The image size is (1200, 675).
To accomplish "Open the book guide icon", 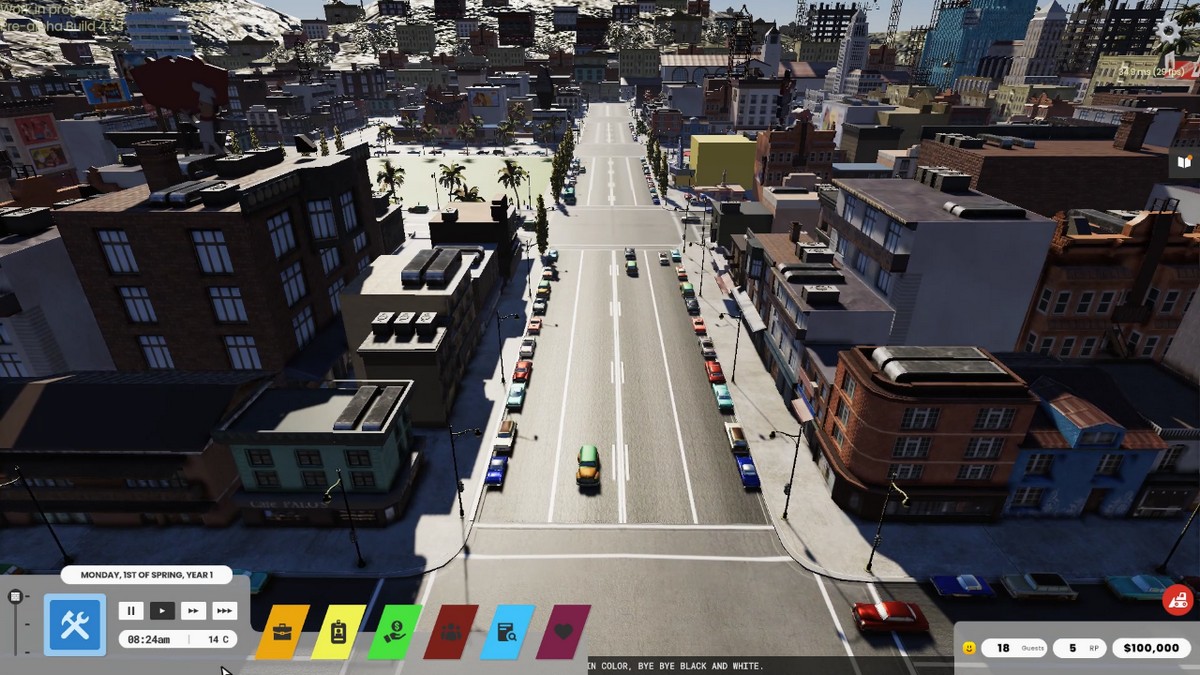I will coord(1185,161).
